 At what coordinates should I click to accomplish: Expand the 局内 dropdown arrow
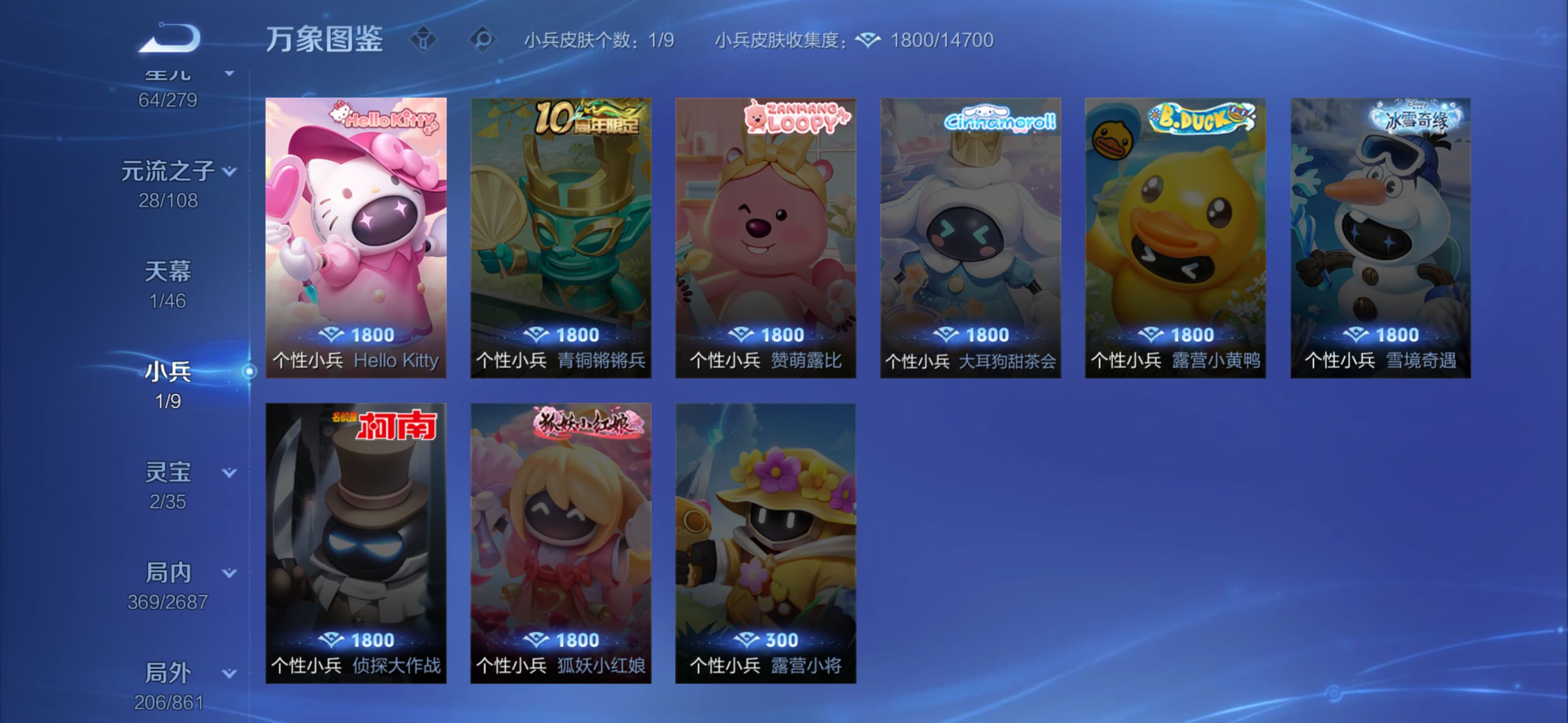[x=229, y=573]
